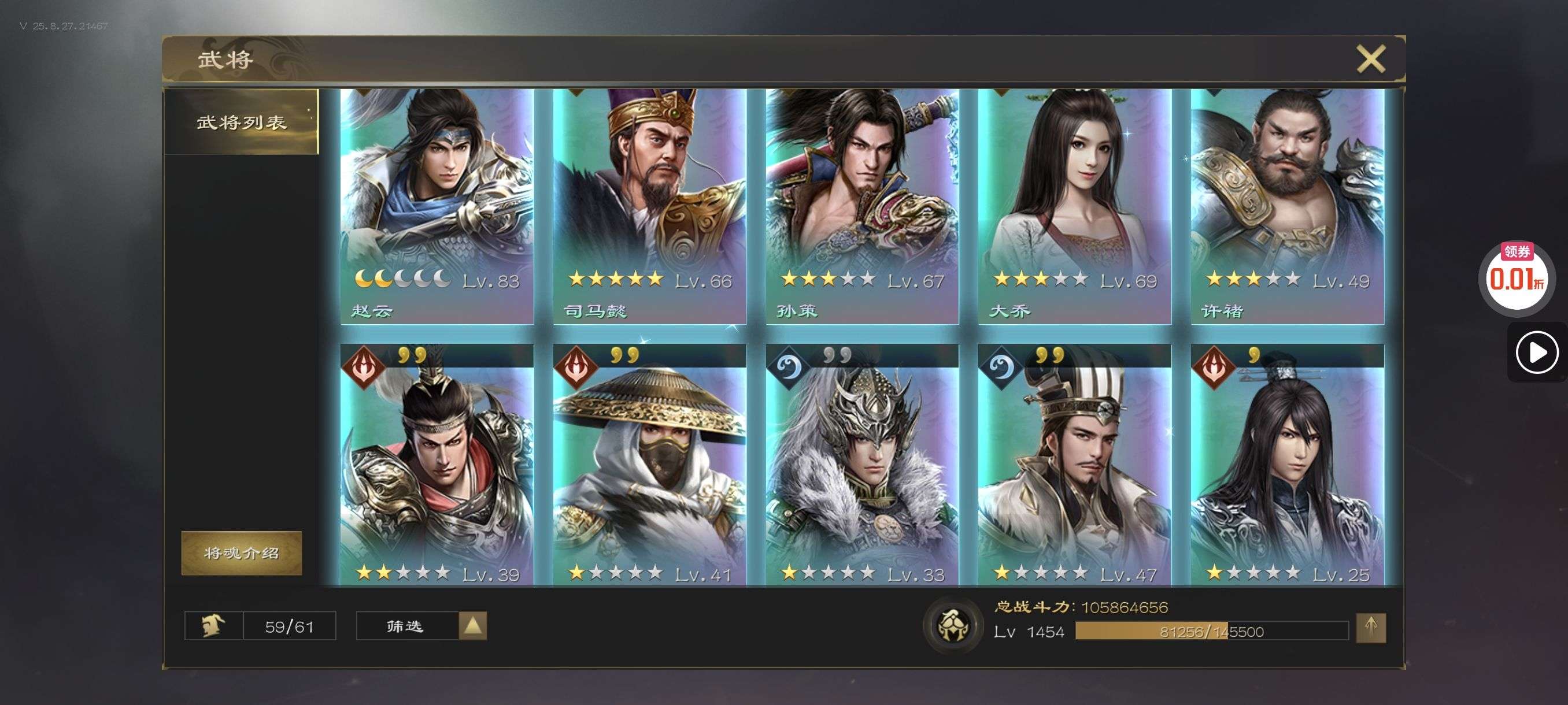Open the 领券 0.01折 coupon badge
Screen dimensions: 1568x705
click(1517, 277)
